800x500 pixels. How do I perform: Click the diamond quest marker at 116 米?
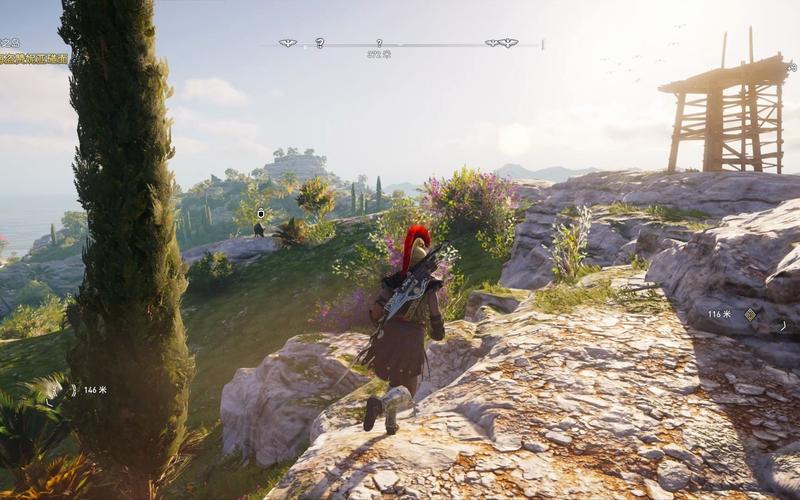point(750,314)
